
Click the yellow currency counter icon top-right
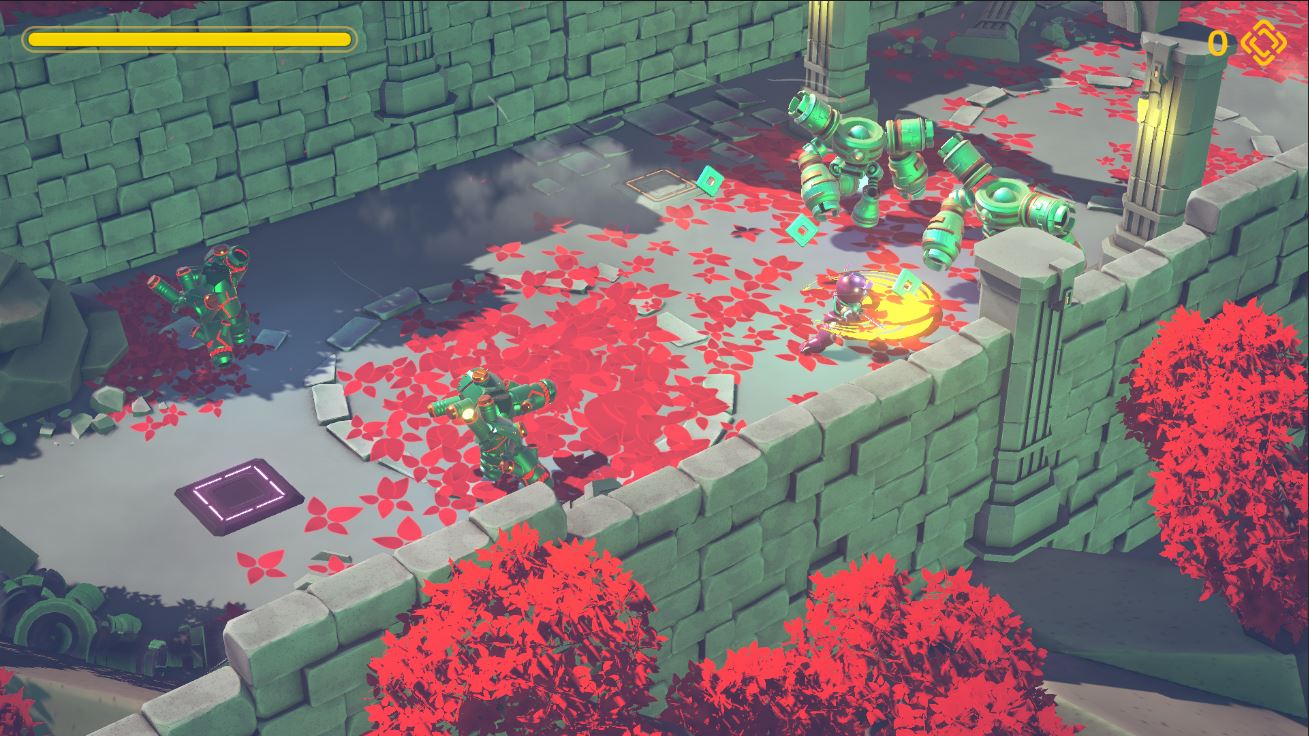[1262, 44]
